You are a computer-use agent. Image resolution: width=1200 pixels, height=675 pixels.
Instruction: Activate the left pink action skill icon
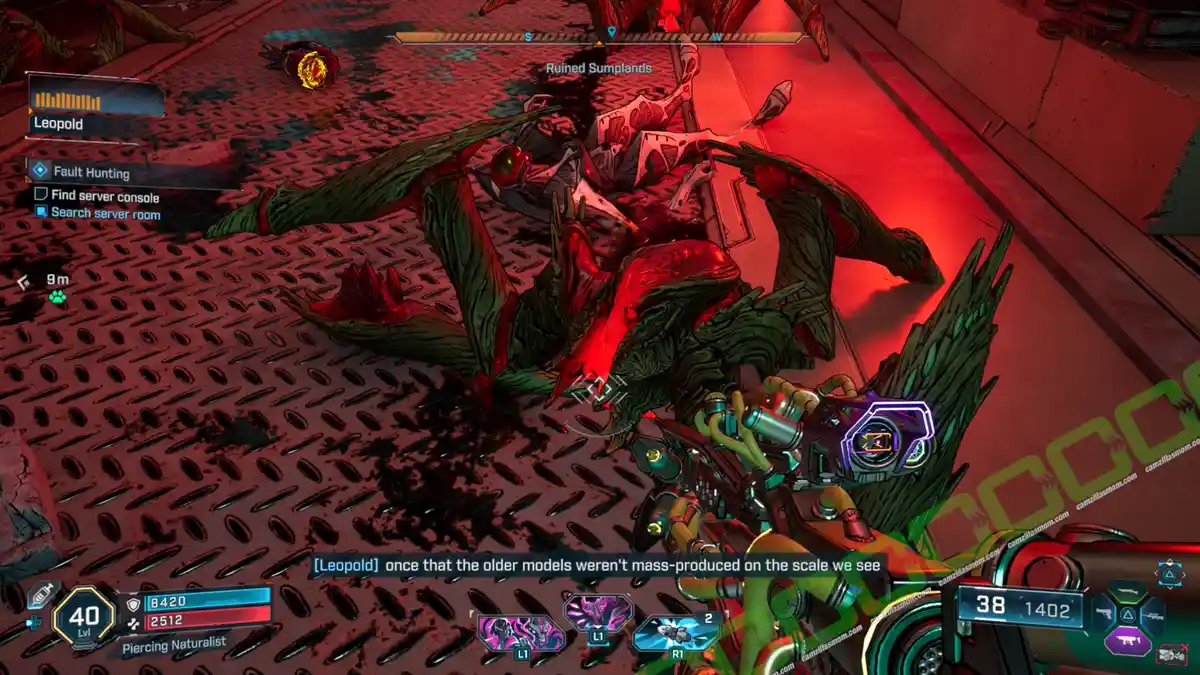(x=520, y=634)
